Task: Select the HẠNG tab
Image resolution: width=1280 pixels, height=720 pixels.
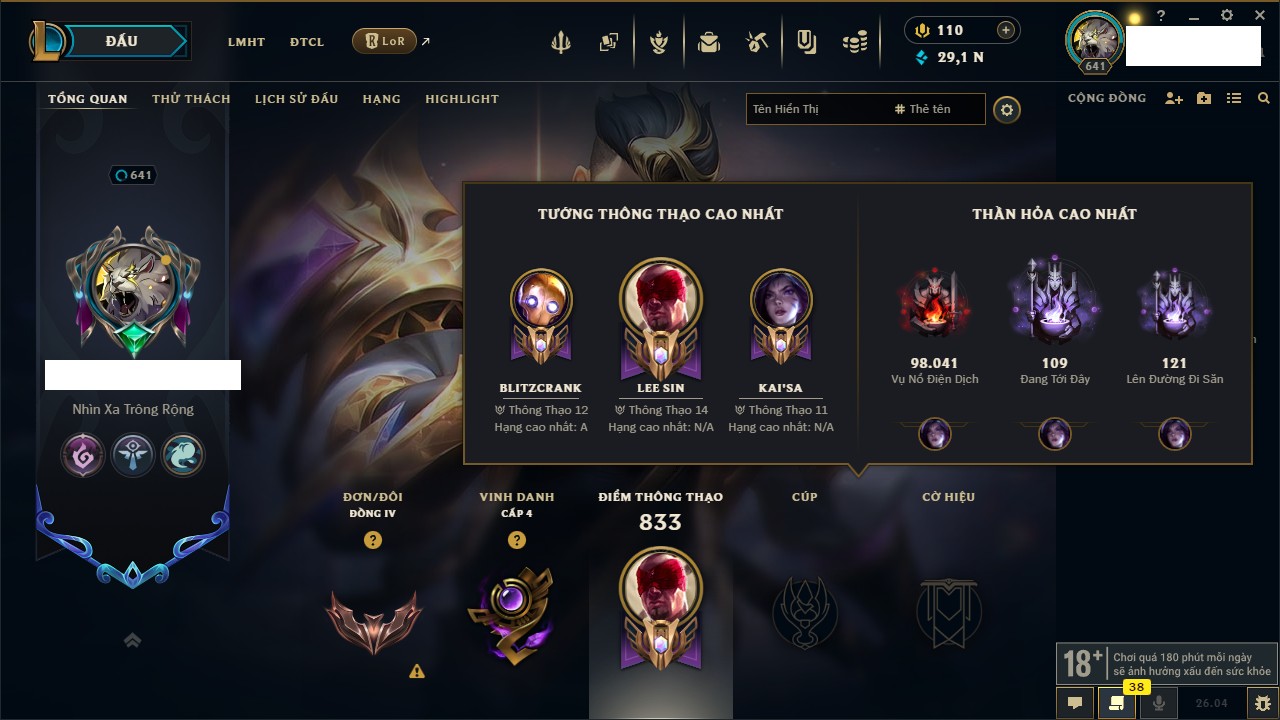Action: point(381,99)
